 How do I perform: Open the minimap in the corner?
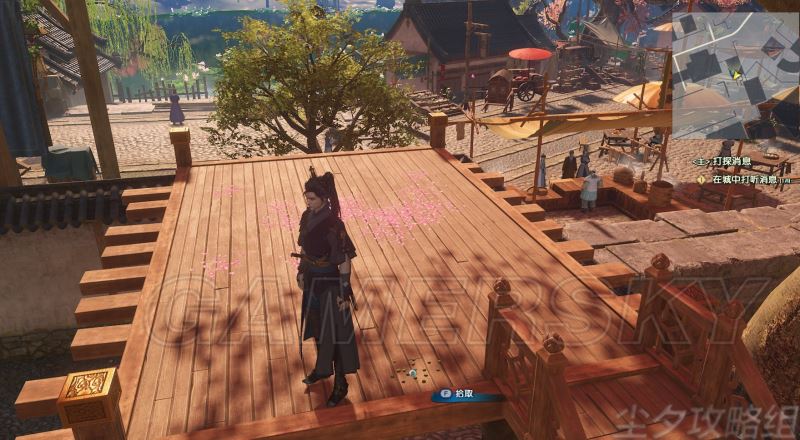735,75
